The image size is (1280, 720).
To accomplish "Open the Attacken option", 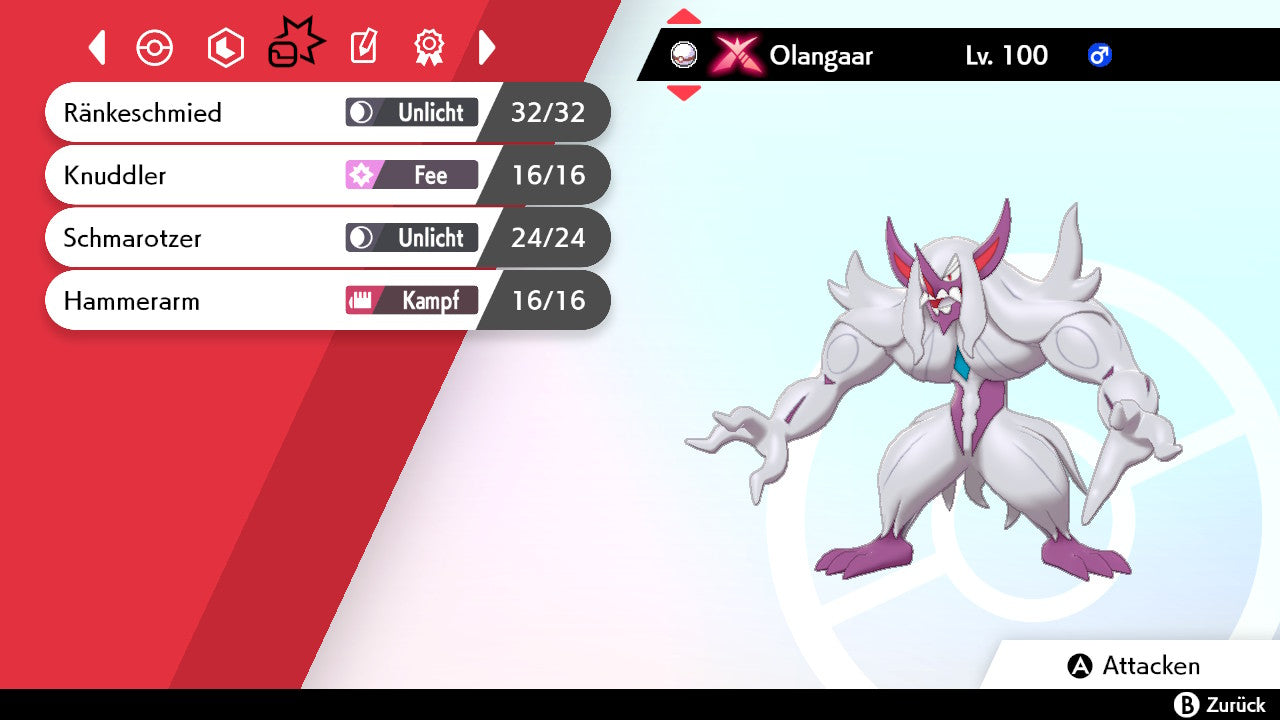I will [x=1134, y=666].
